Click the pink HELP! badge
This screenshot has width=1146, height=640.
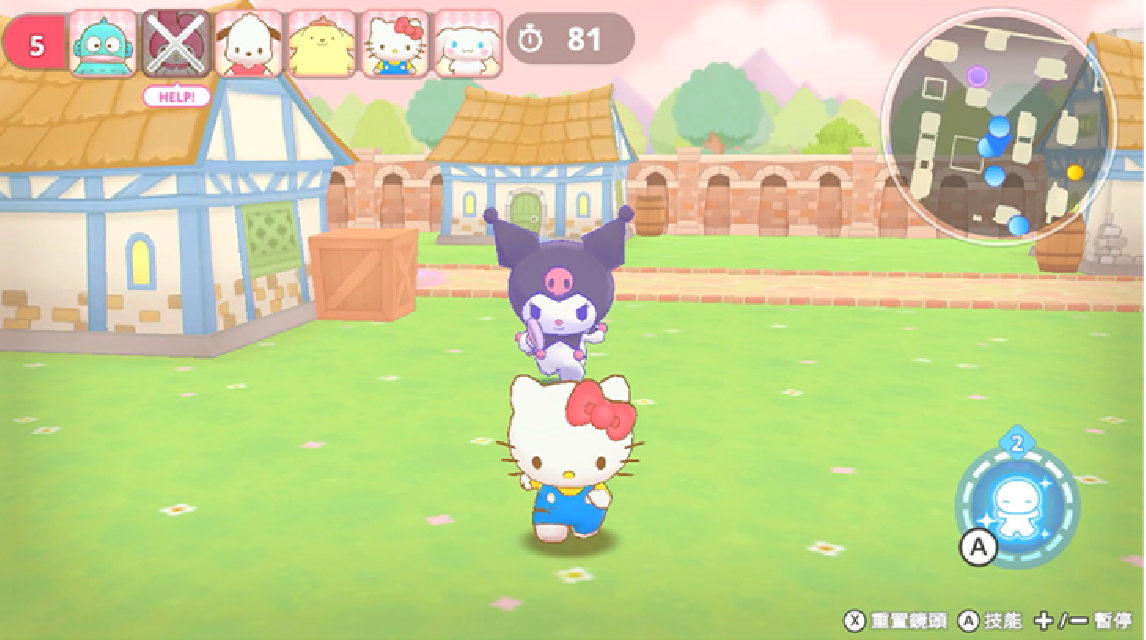coord(177,97)
